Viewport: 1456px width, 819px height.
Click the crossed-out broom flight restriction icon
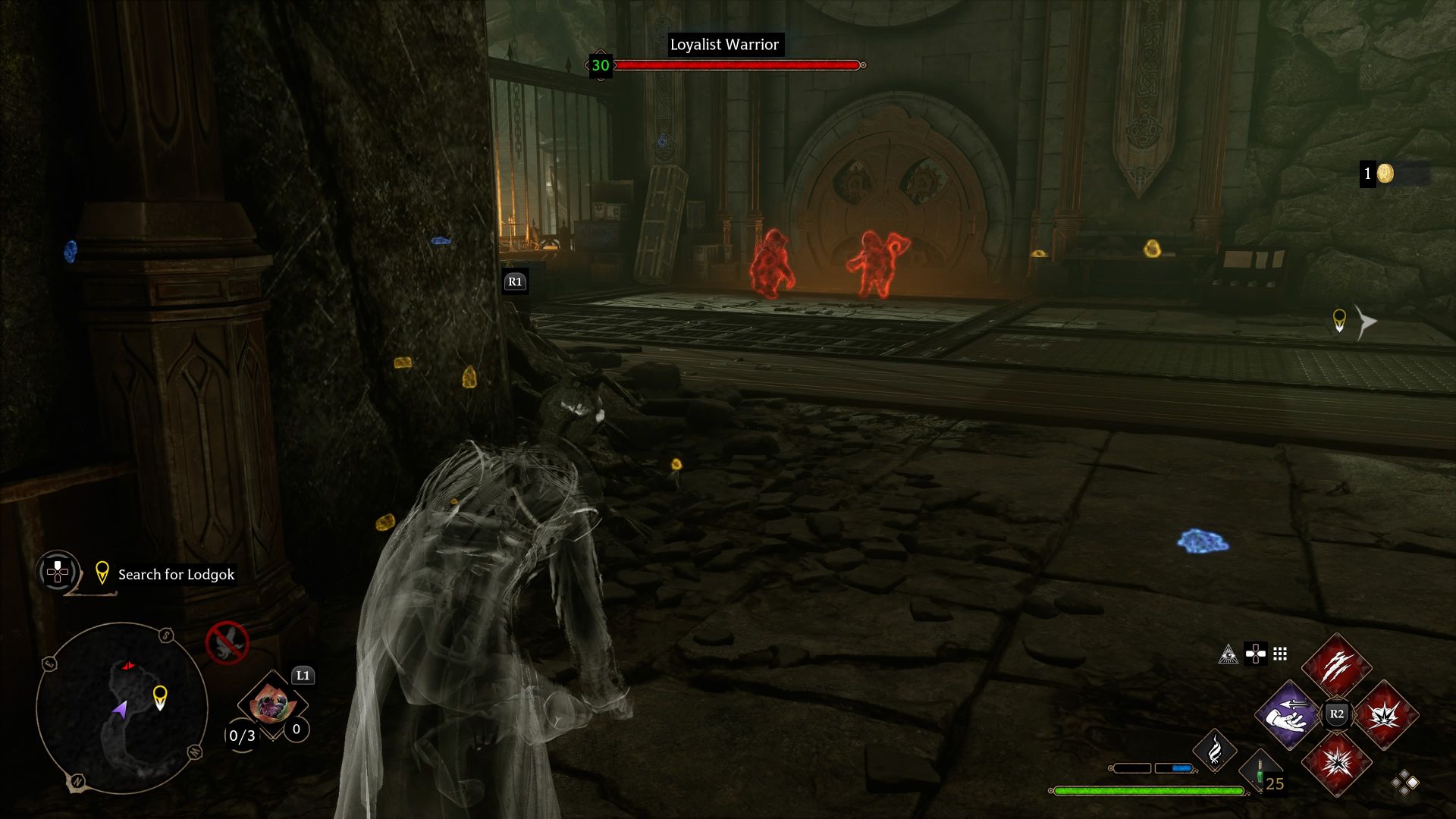point(228,641)
